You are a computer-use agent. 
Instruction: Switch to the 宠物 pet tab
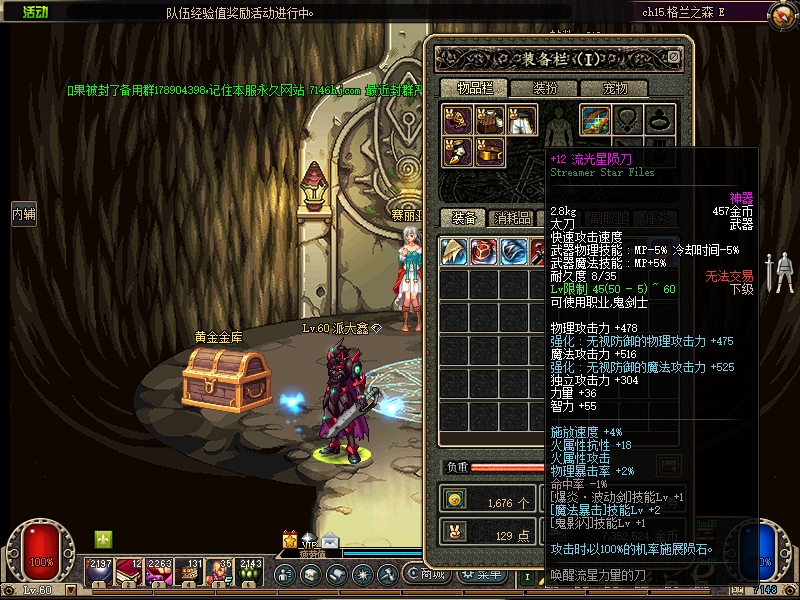[x=616, y=89]
